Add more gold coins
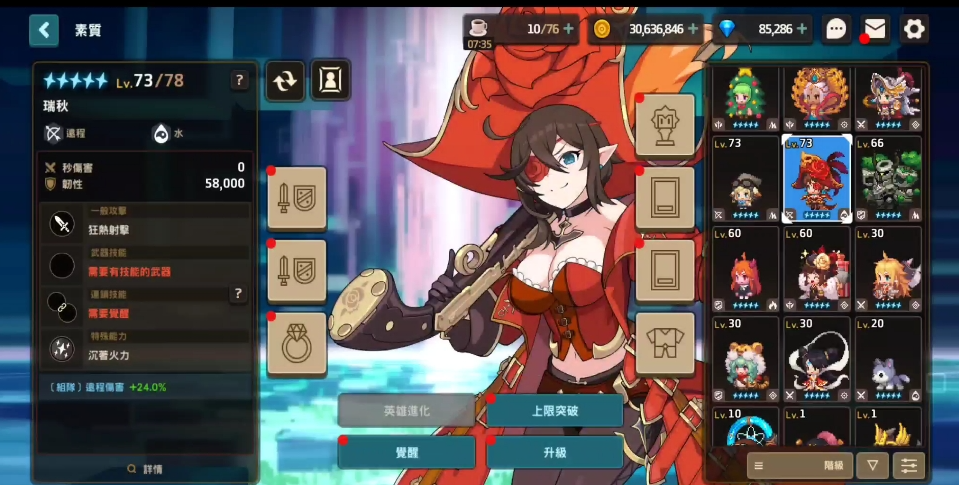This screenshot has height=485, width=959. [693, 29]
